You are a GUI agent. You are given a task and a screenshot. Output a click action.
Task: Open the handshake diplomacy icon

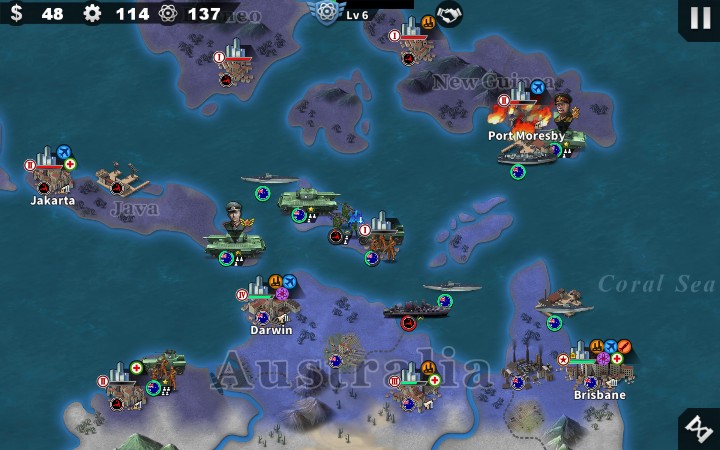[450, 14]
